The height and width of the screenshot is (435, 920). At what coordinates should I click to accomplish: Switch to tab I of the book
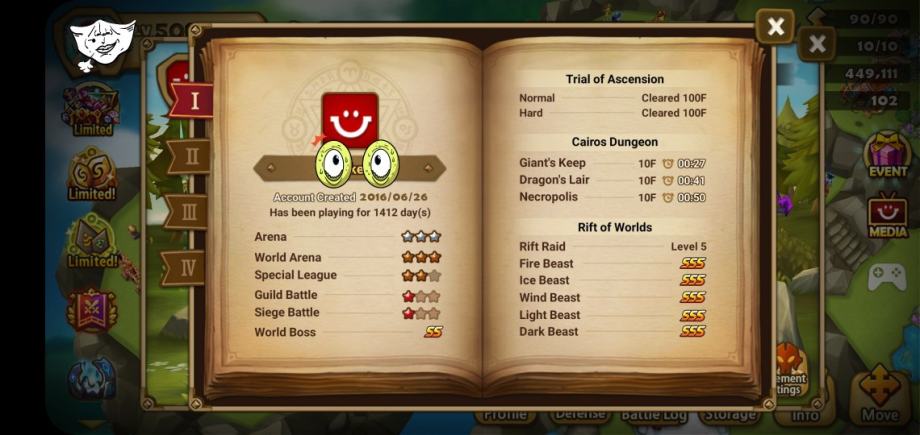[191, 100]
